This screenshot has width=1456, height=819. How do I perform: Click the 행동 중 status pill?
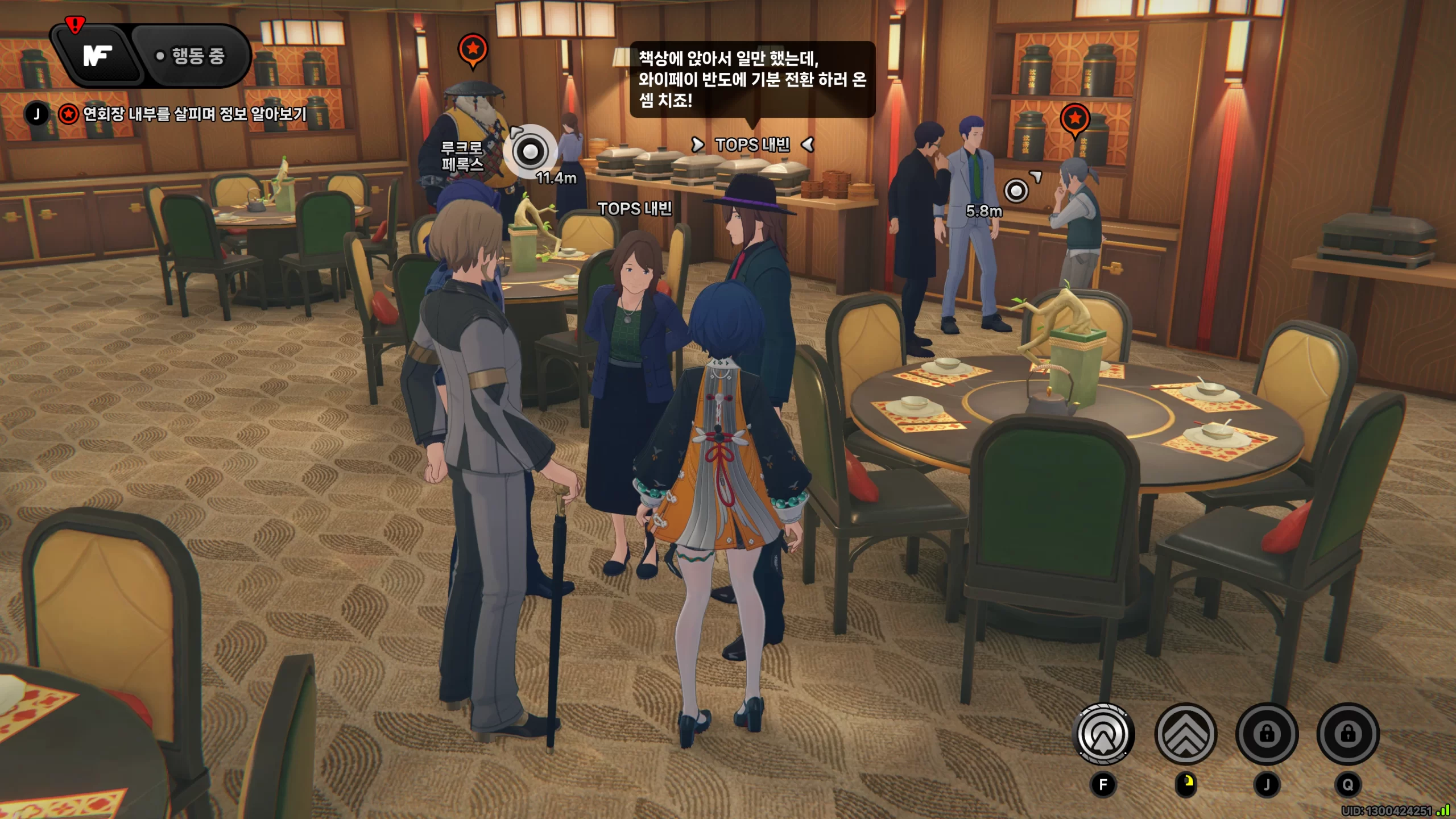click(192, 56)
